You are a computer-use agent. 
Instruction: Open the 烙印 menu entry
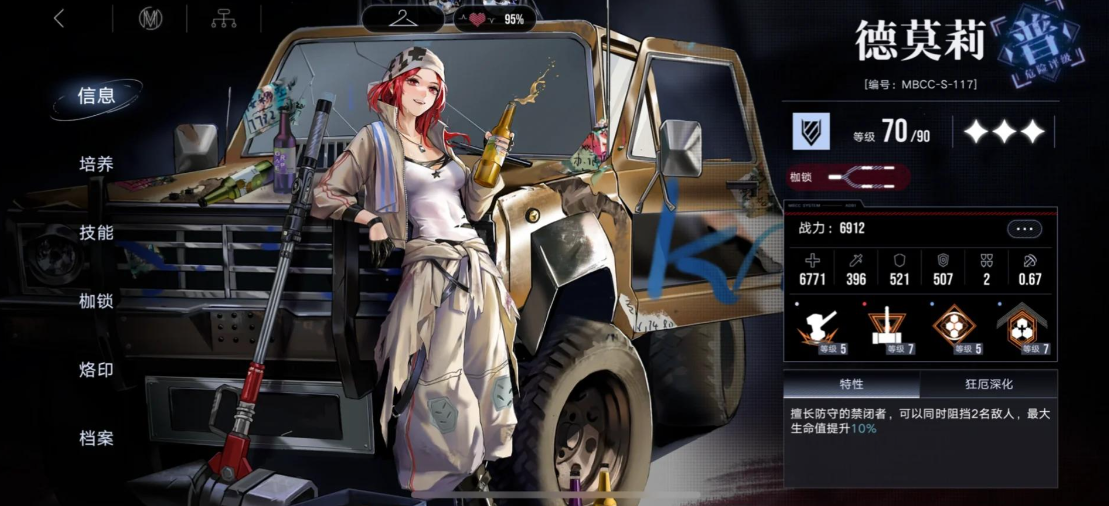point(97,370)
